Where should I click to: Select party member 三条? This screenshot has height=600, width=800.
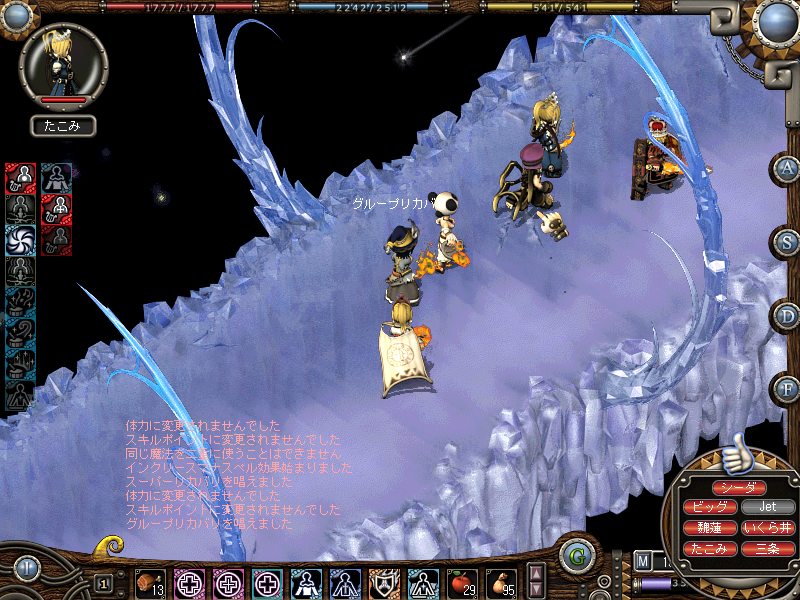pos(769,549)
